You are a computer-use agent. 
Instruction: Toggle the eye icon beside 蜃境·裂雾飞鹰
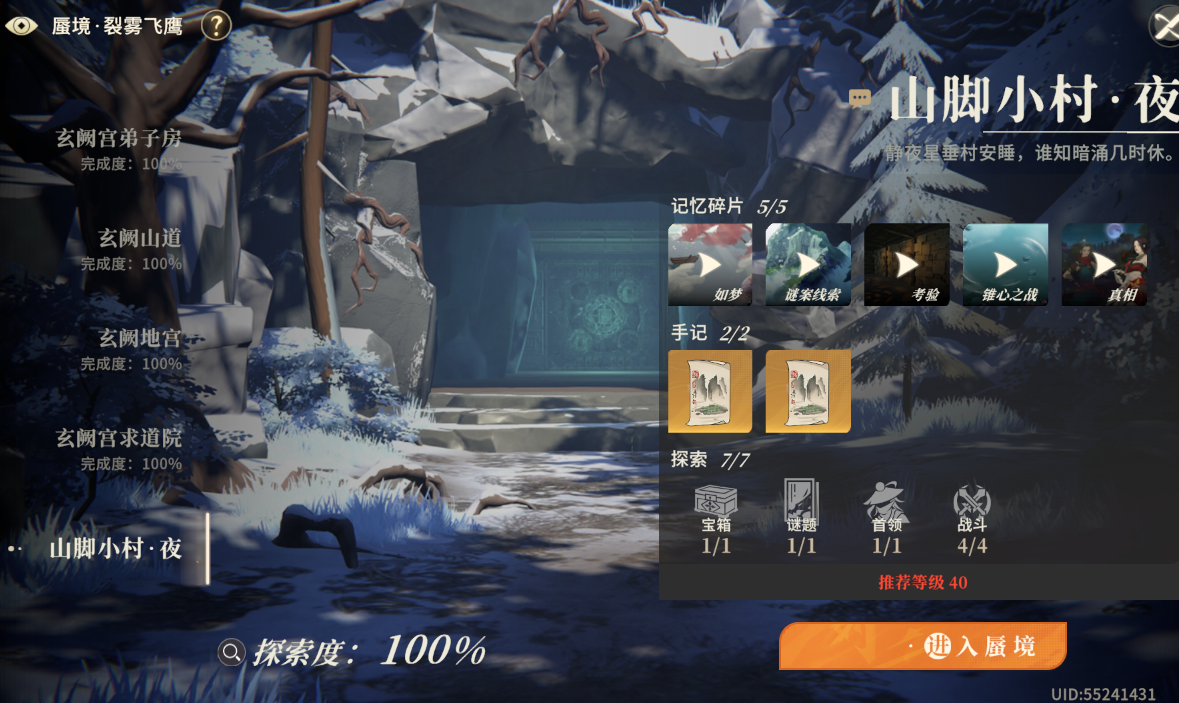(x=22, y=25)
